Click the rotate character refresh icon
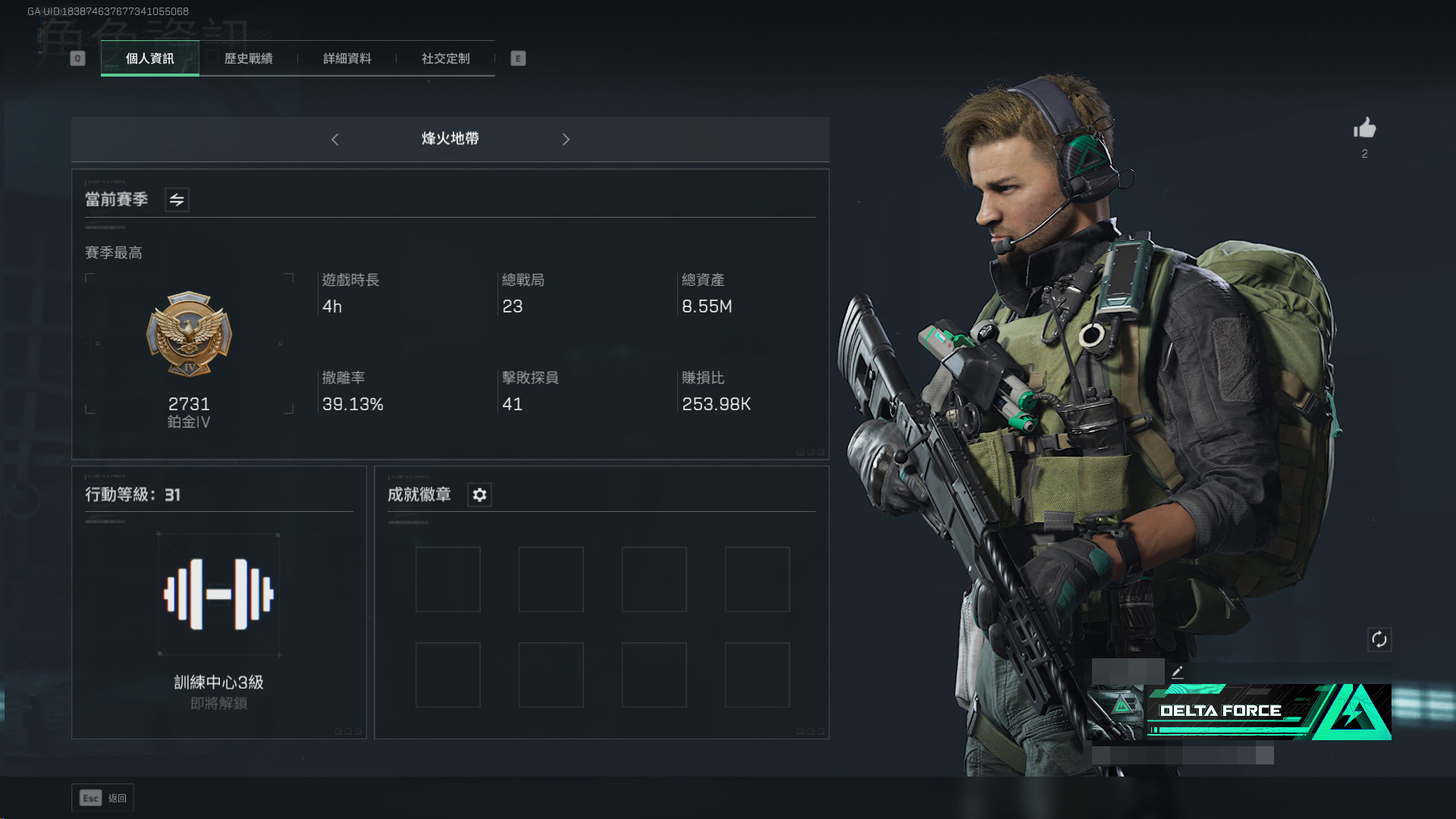This screenshot has height=819, width=1456. tap(1379, 639)
